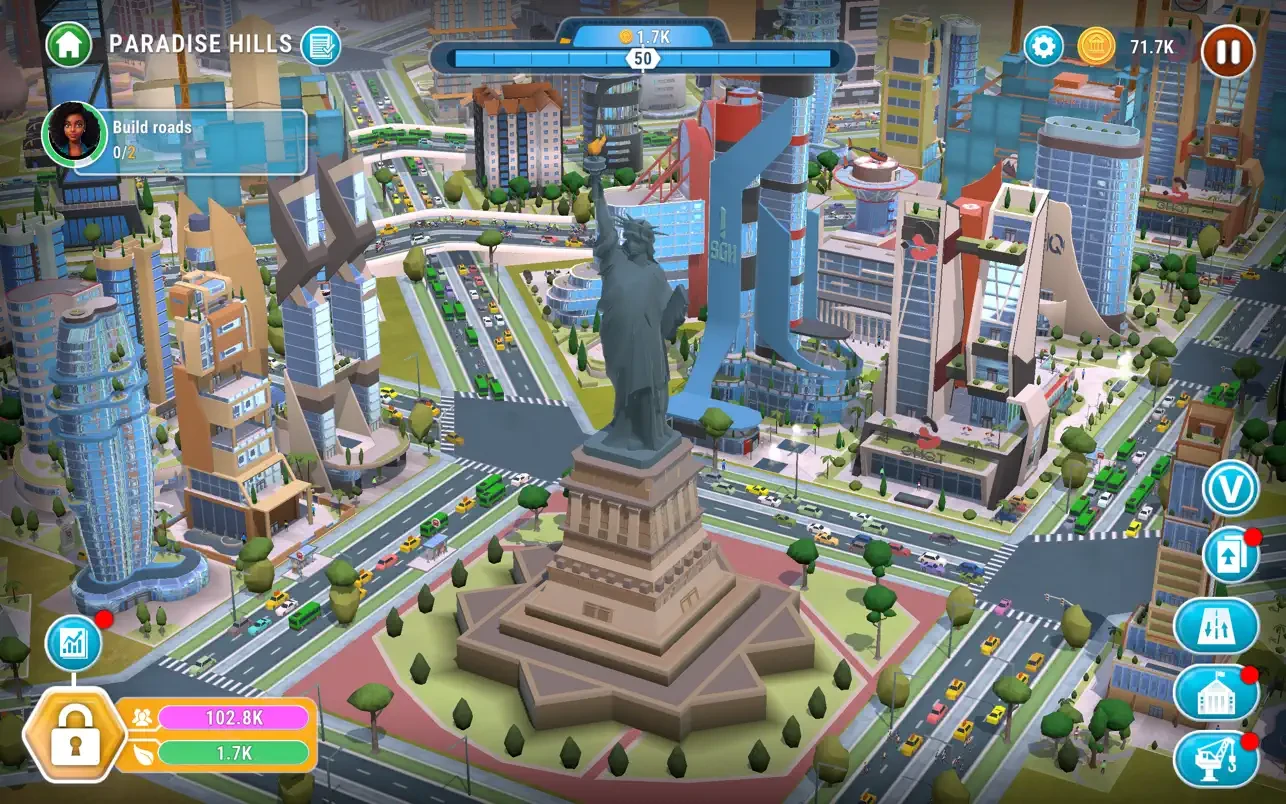Go to the green home button

[x=68, y=44]
